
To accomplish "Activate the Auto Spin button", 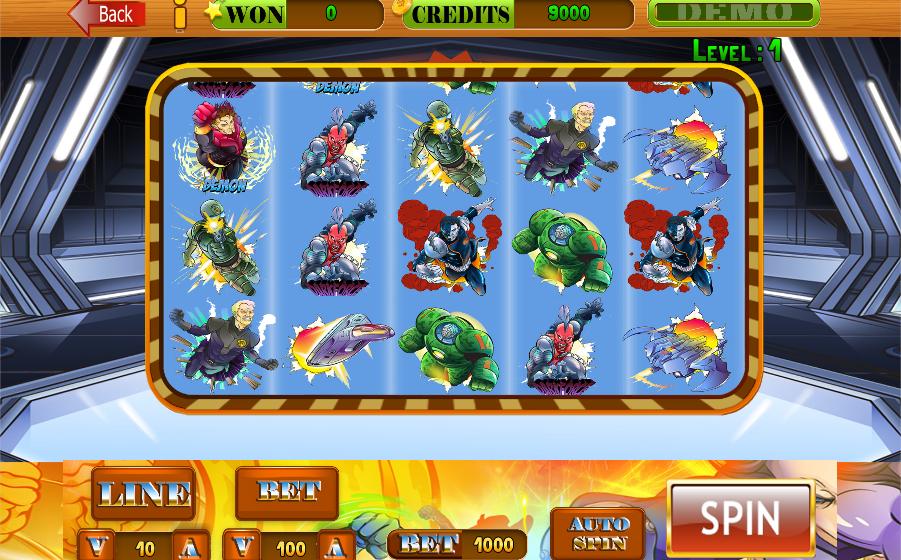I will tap(598, 534).
